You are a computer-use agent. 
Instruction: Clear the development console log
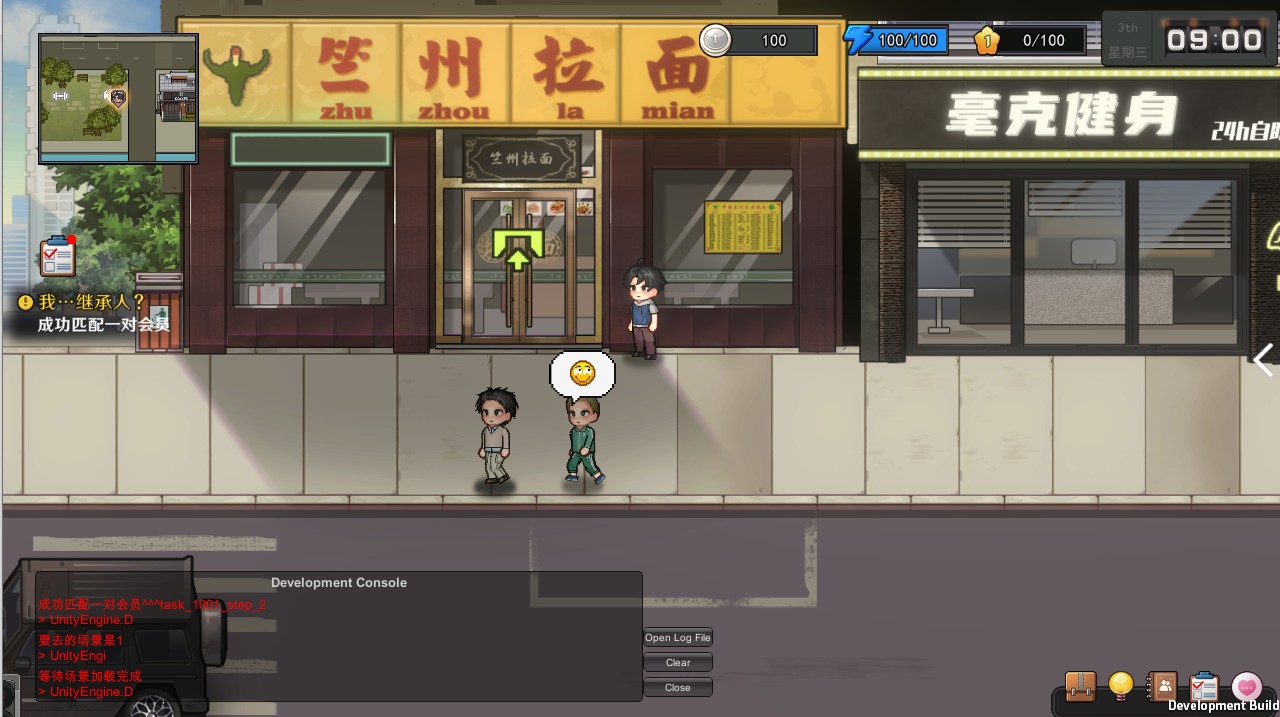click(678, 663)
